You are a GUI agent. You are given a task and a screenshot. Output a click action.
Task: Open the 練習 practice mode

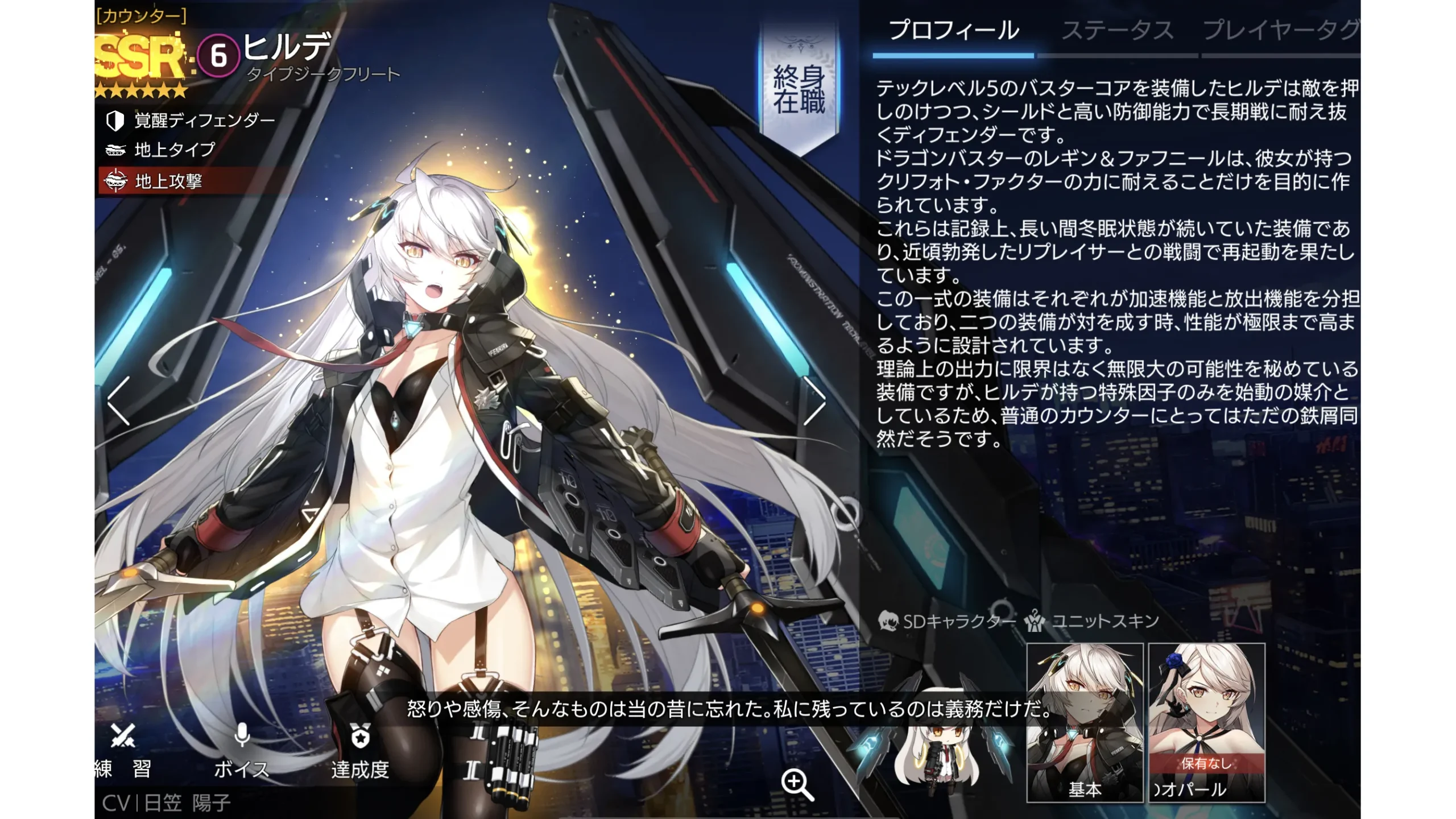point(123,751)
